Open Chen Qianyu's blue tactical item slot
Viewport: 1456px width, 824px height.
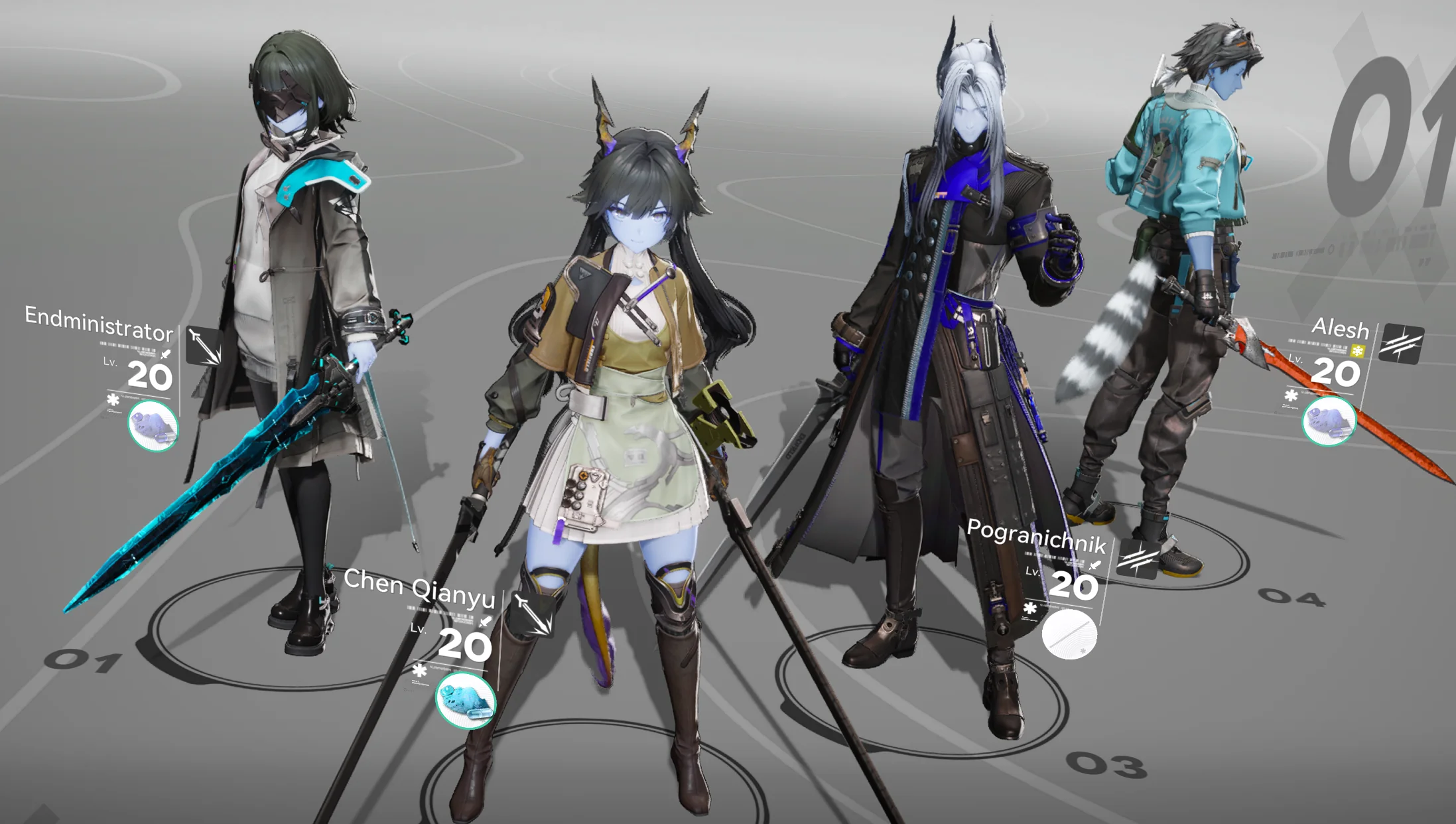466,701
